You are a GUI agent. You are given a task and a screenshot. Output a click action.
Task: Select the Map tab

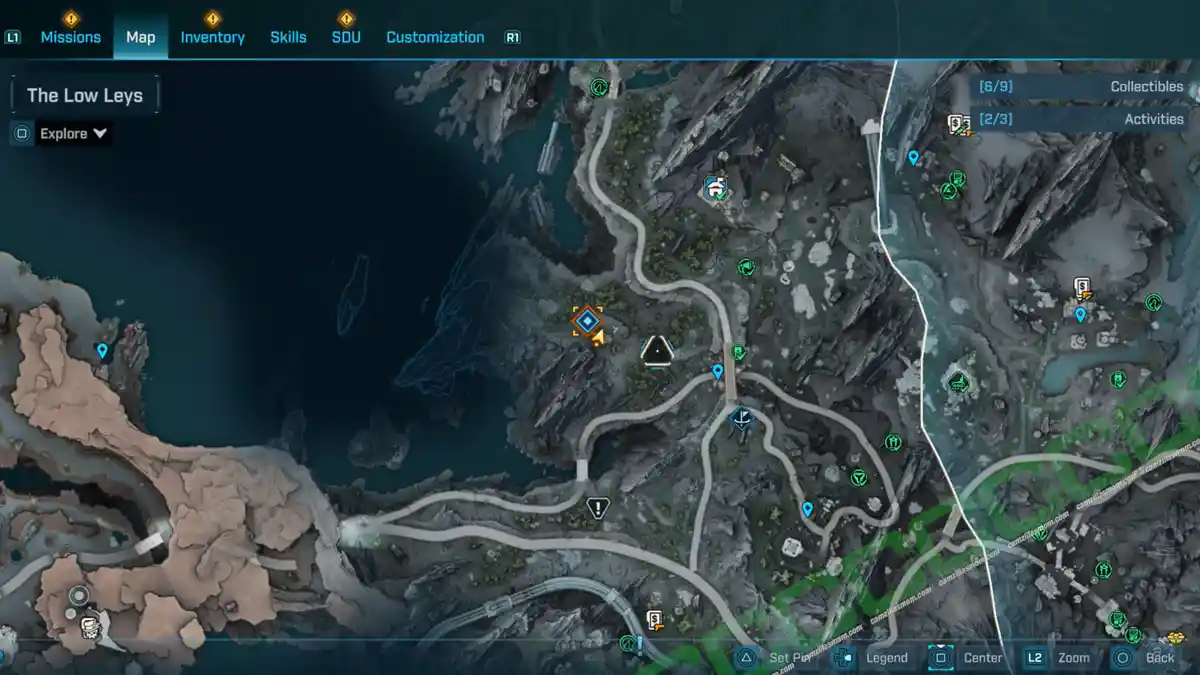[141, 37]
